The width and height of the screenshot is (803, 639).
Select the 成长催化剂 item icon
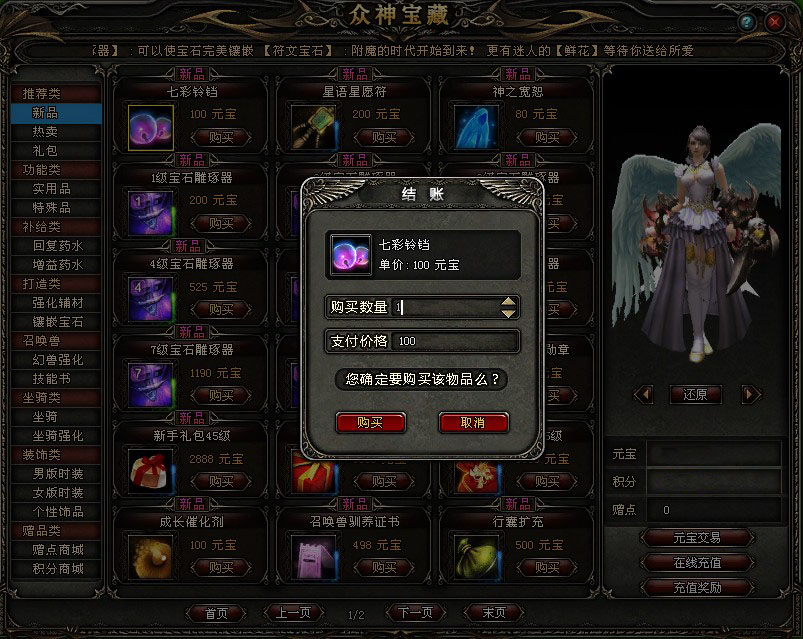tap(151, 556)
